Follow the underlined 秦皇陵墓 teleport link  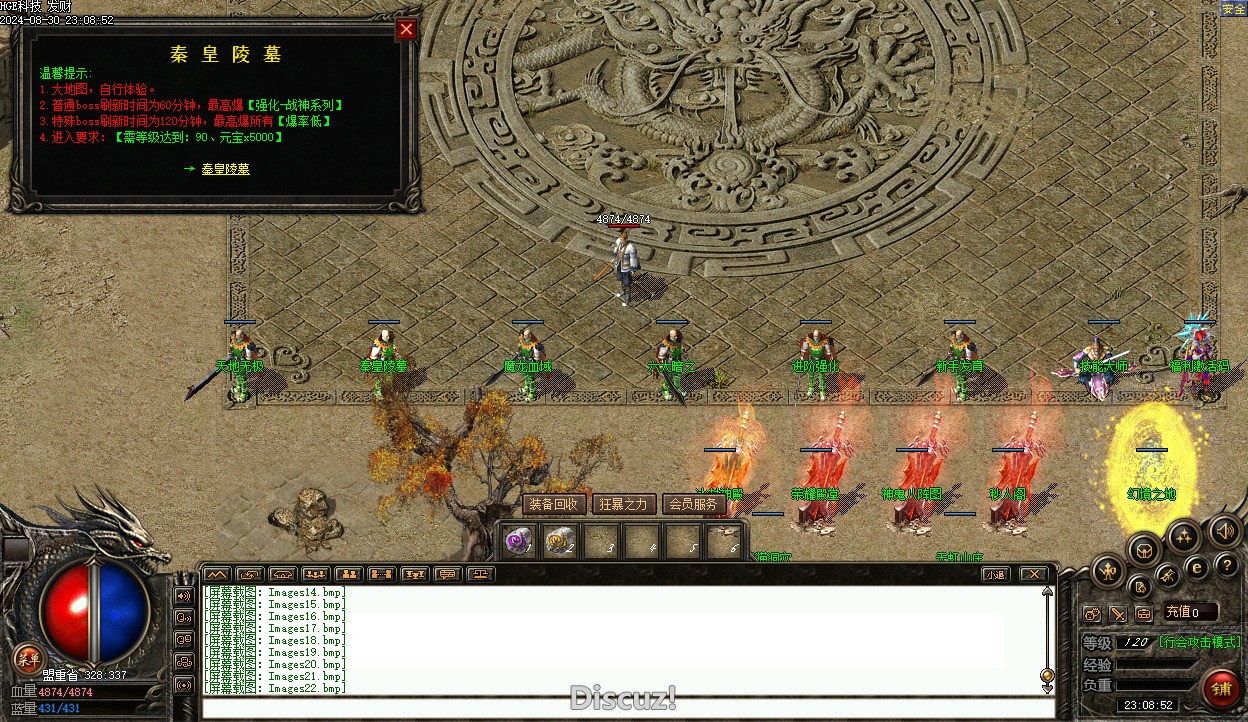[x=225, y=169]
